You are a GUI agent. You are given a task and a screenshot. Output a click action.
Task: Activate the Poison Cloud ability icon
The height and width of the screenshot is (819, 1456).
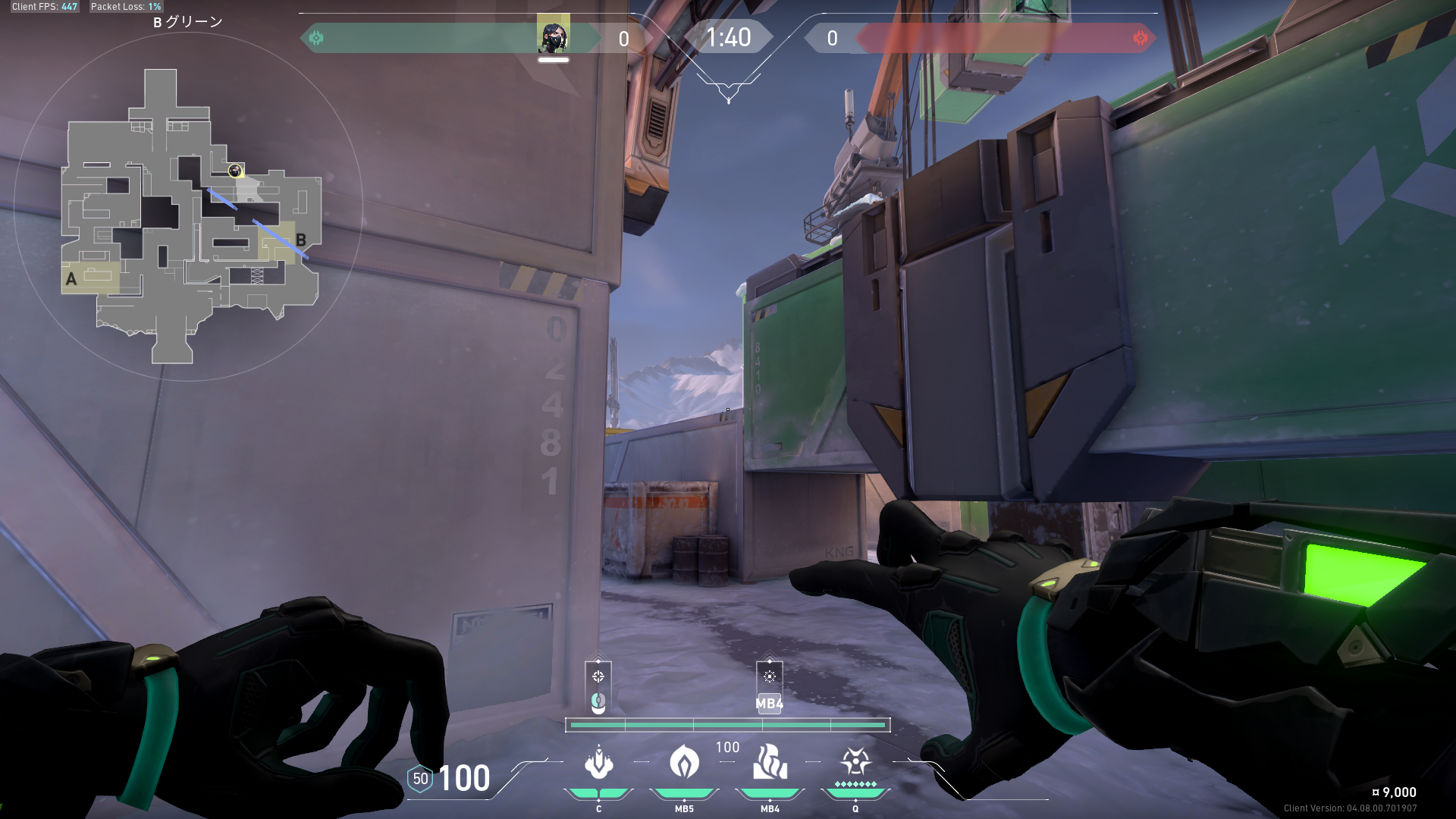click(x=684, y=763)
